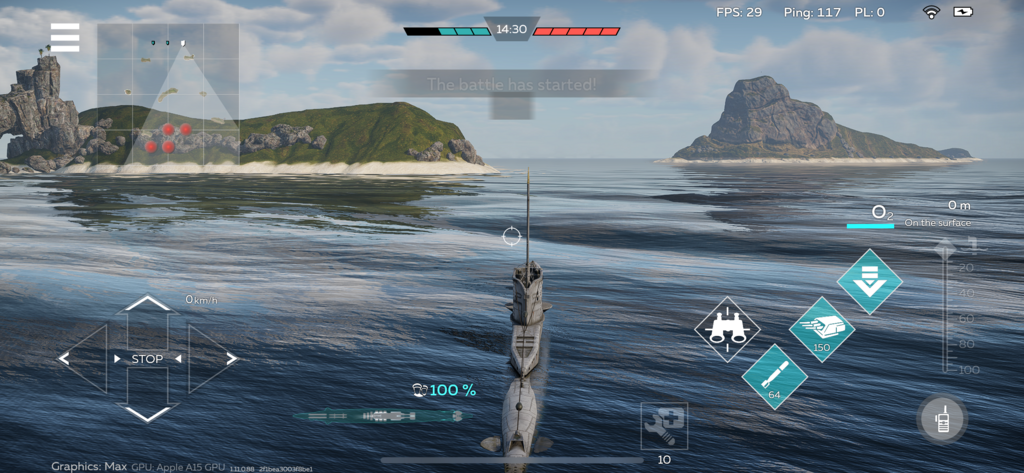Use the repair wrench ability
The width and height of the screenshot is (1024, 473).
[664, 426]
